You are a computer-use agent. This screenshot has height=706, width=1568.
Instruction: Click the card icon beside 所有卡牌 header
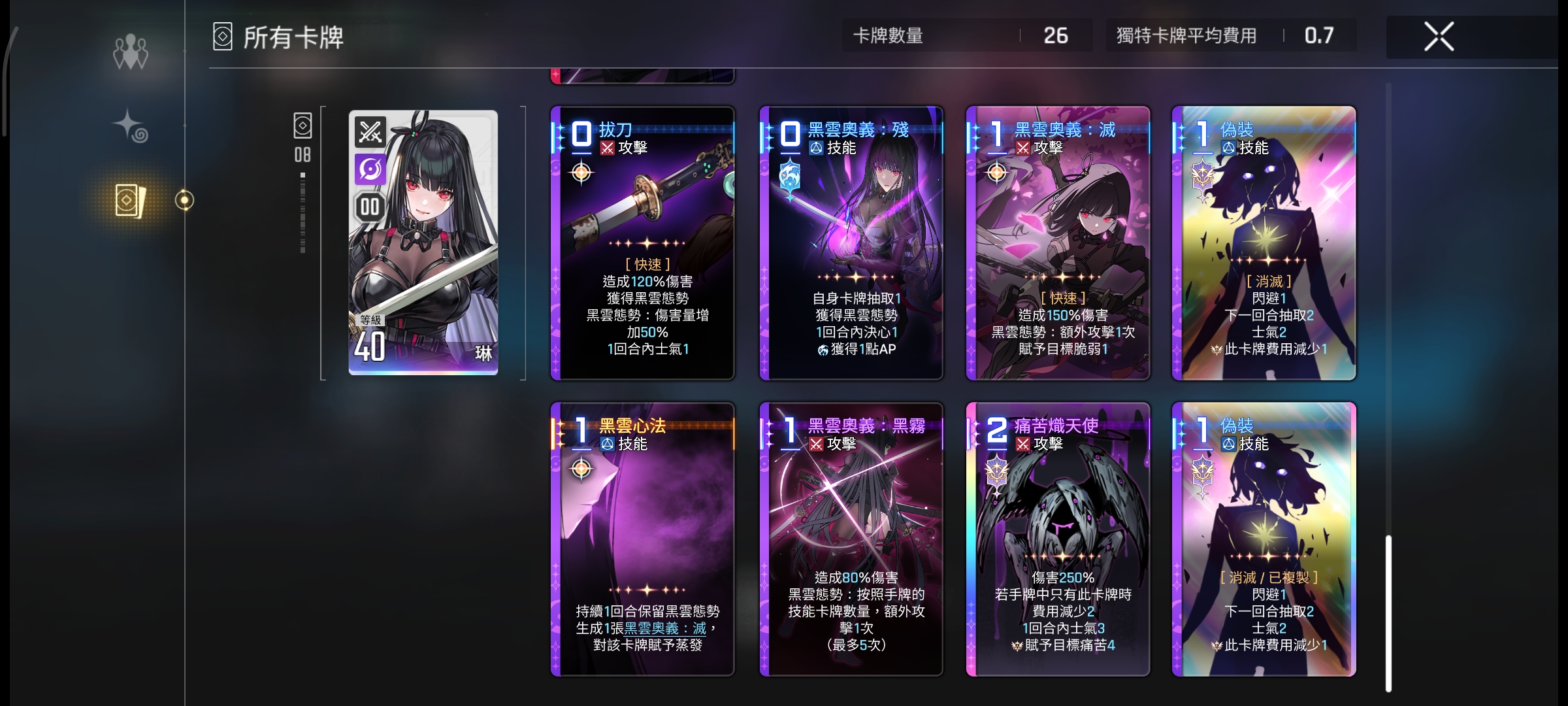click(221, 37)
